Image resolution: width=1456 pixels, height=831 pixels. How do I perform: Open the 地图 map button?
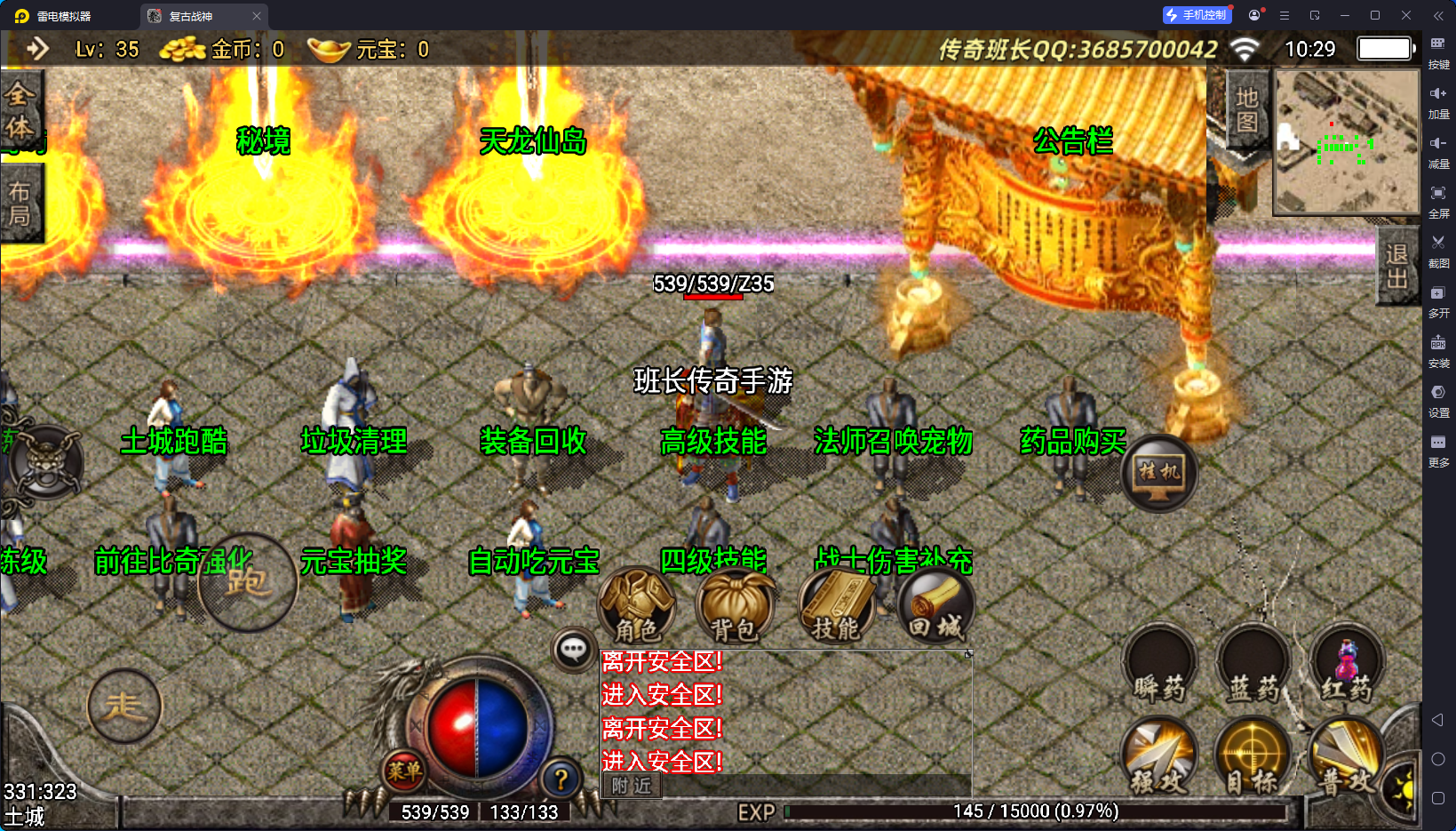point(1246,109)
